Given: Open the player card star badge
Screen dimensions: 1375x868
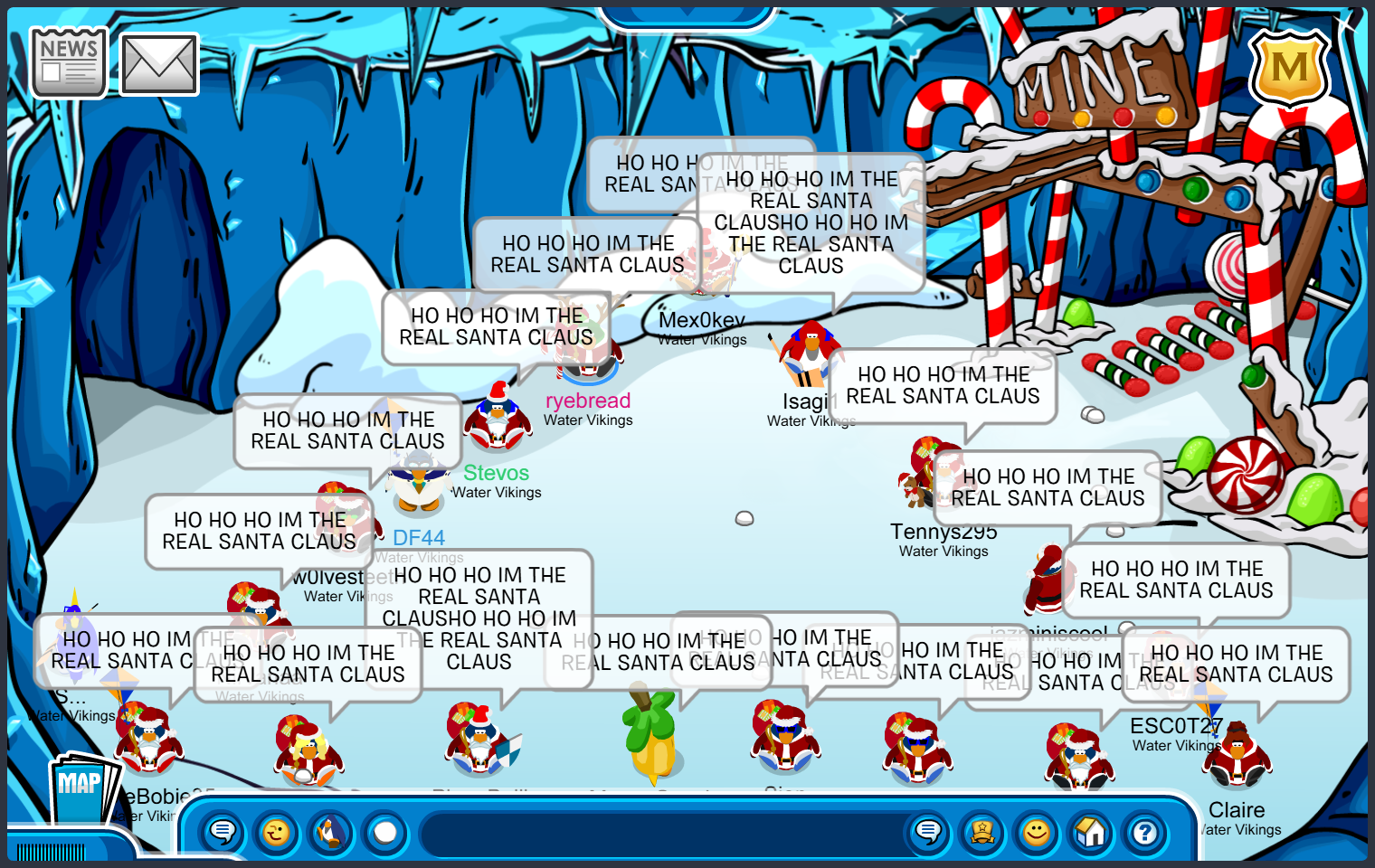Looking at the screenshot, I should (x=982, y=832).
